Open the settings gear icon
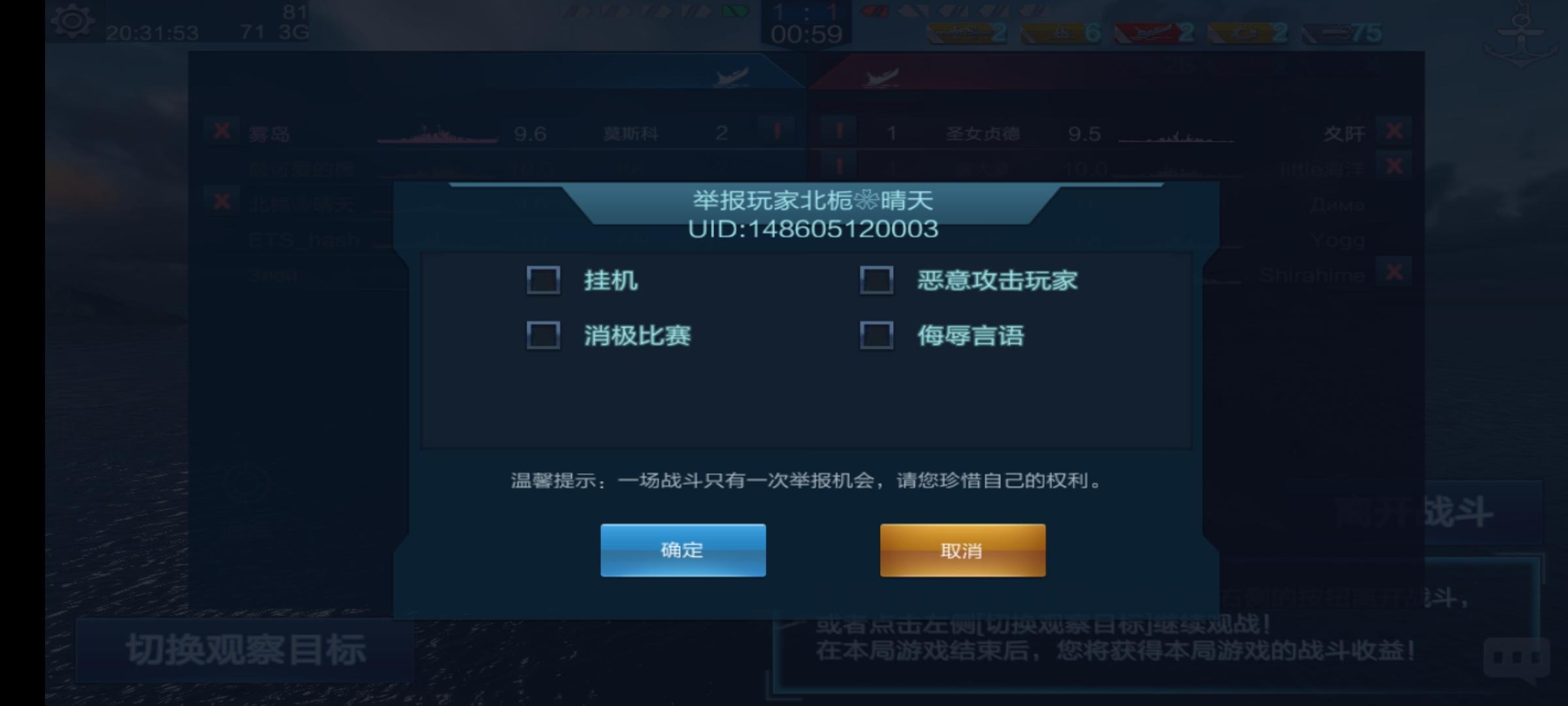 pos(74,22)
